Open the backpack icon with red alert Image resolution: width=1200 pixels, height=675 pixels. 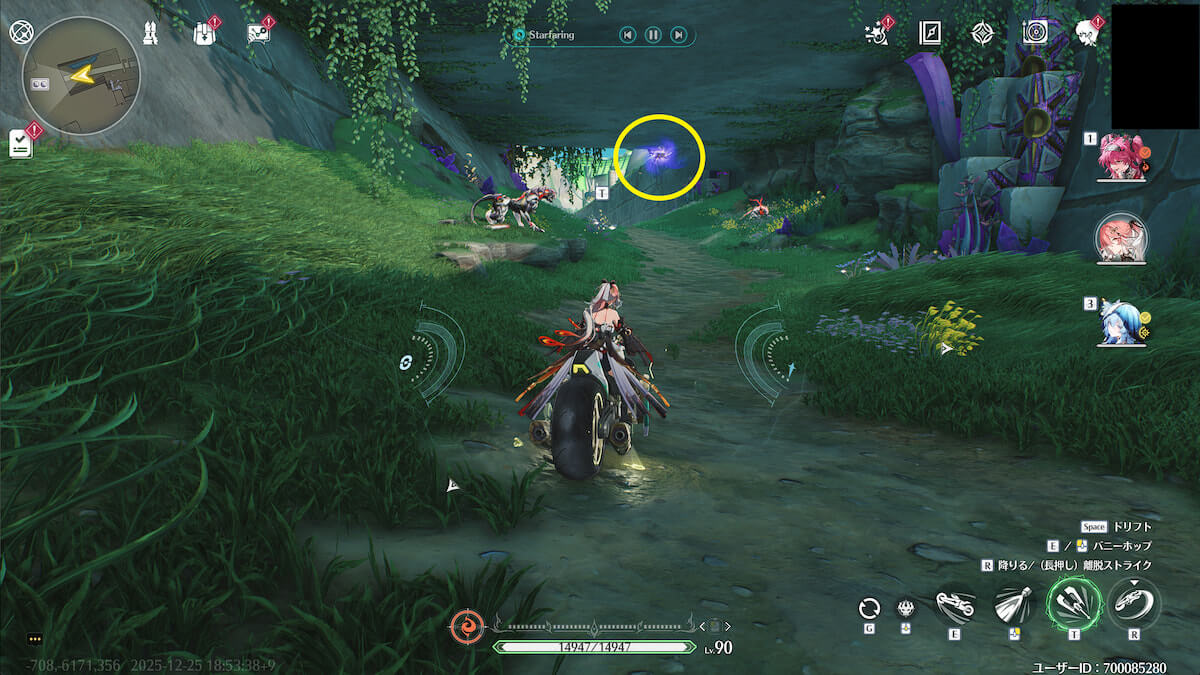tap(204, 33)
